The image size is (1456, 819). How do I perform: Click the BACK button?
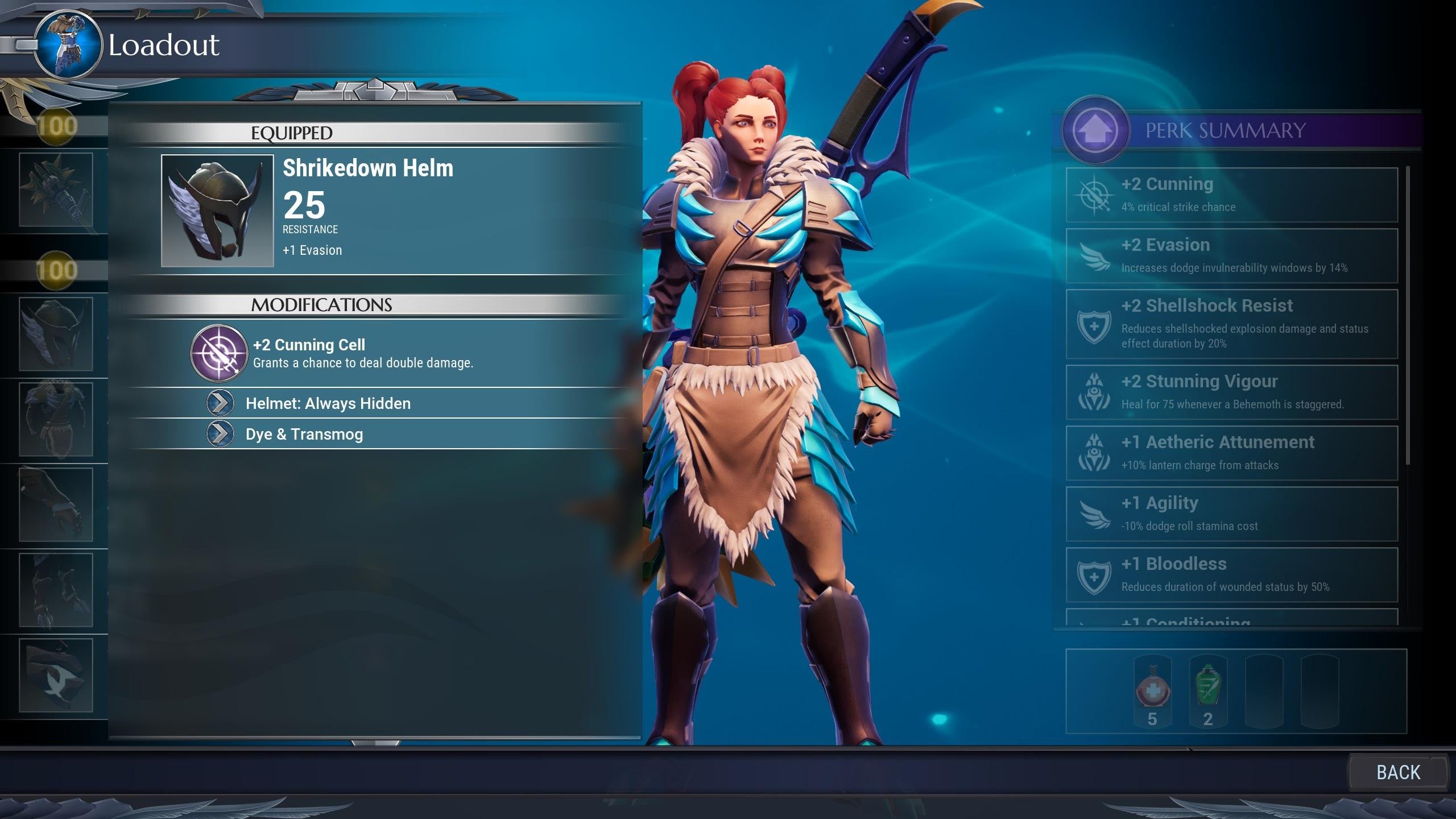(1398, 772)
